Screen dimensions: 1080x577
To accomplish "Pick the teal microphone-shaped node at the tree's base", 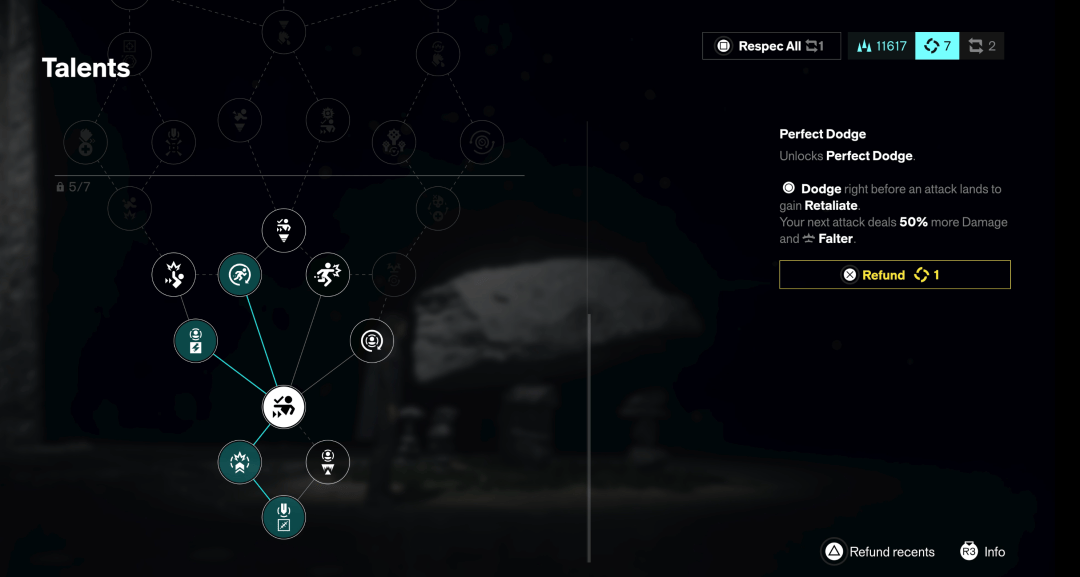I will (283, 518).
